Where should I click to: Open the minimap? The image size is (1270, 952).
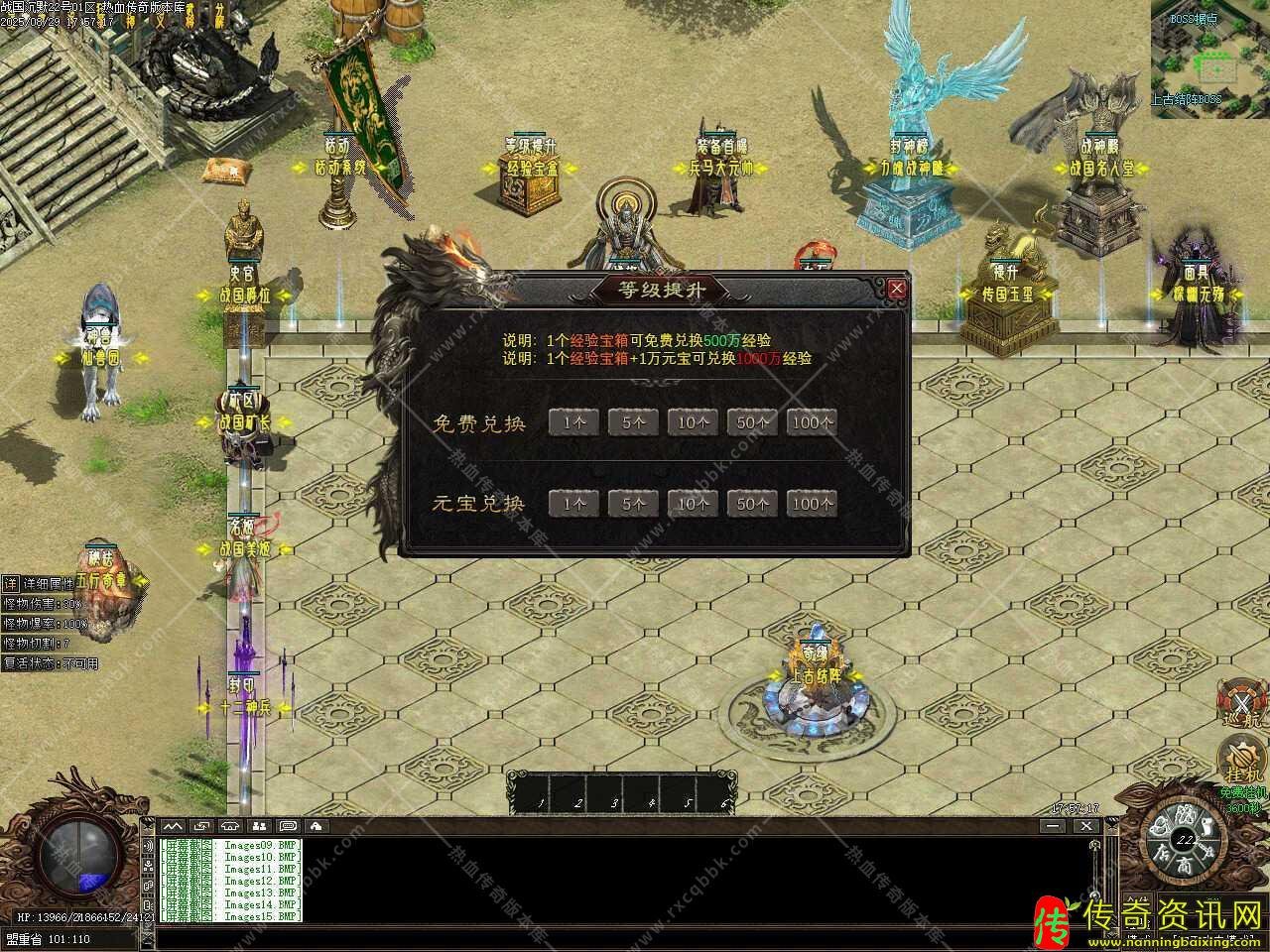(x=1210, y=59)
